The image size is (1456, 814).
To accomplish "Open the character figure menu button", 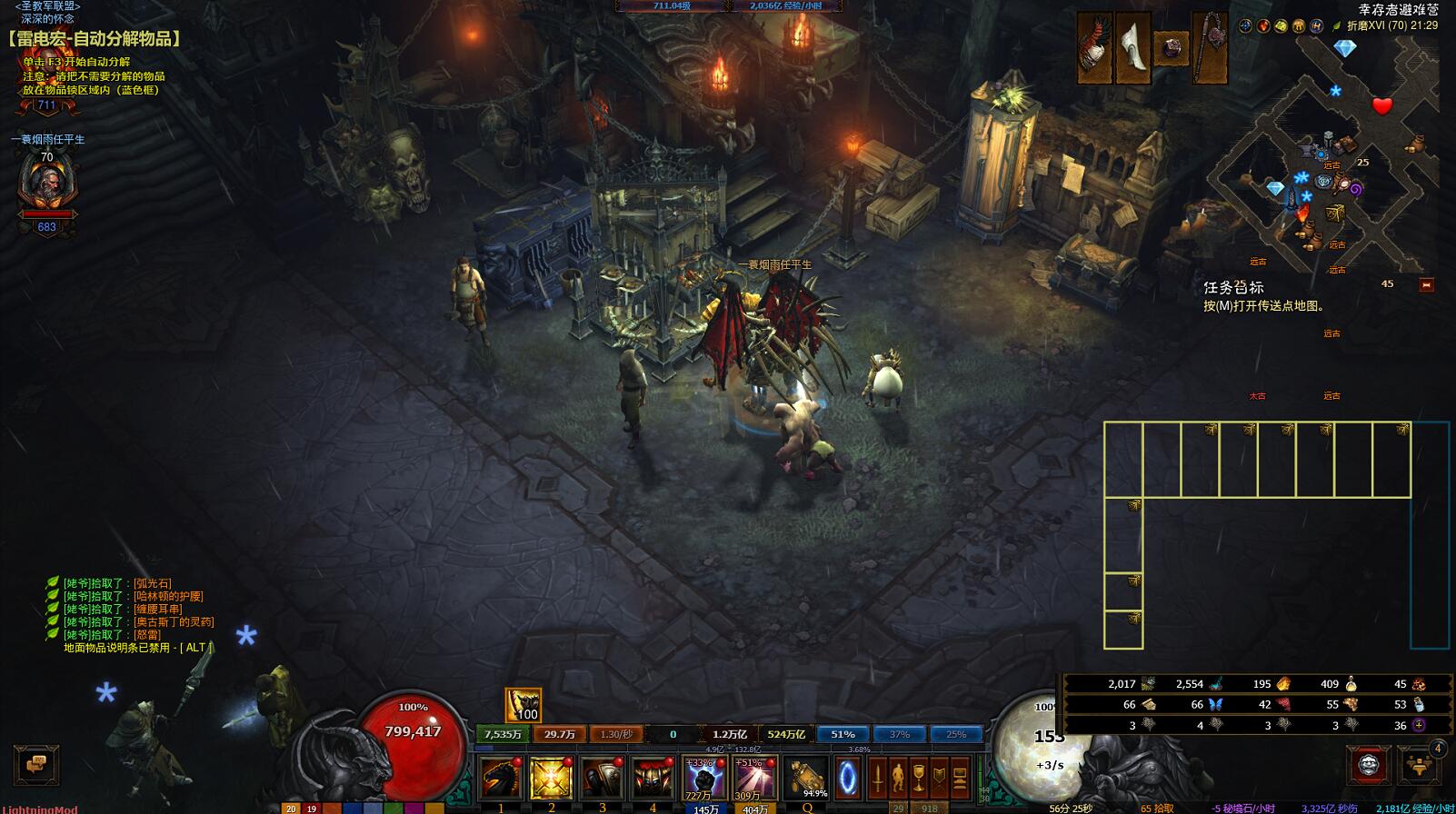I will click(898, 778).
